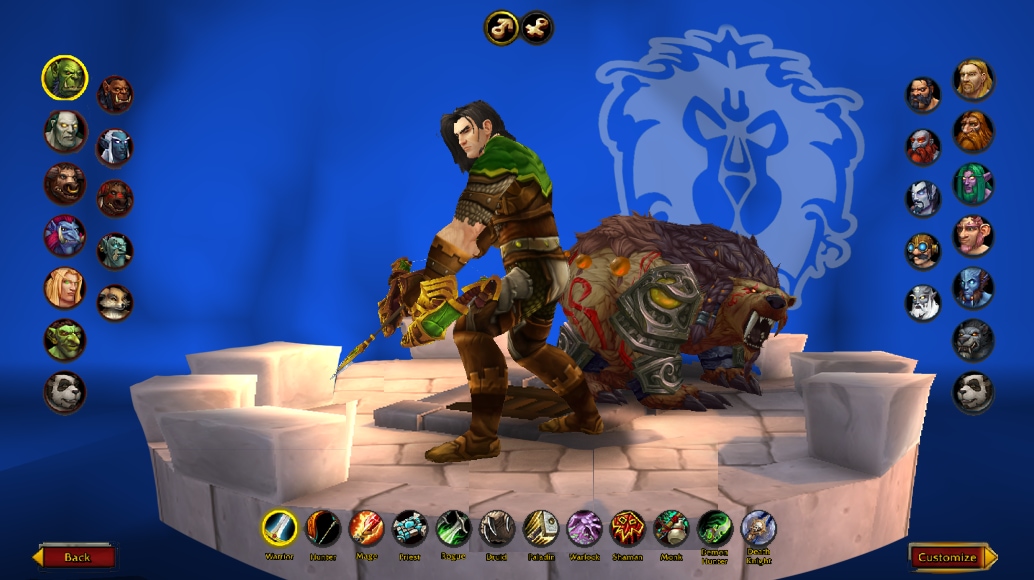Select the Priest class
Image resolution: width=1034 pixels, height=580 pixels.
[x=410, y=527]
